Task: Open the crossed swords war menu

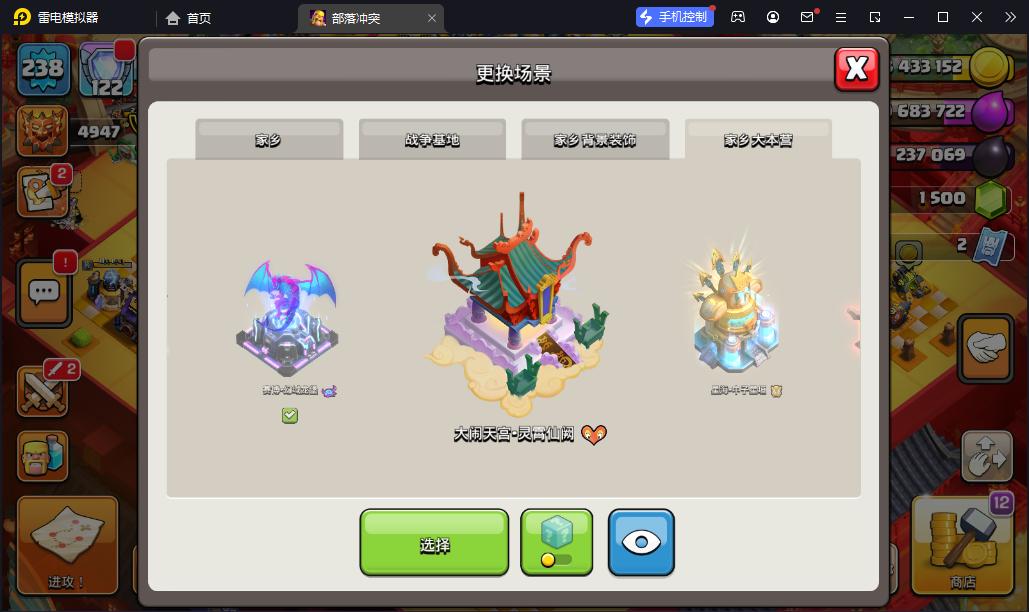Action: pyautogui.click(x=42, y=390)
